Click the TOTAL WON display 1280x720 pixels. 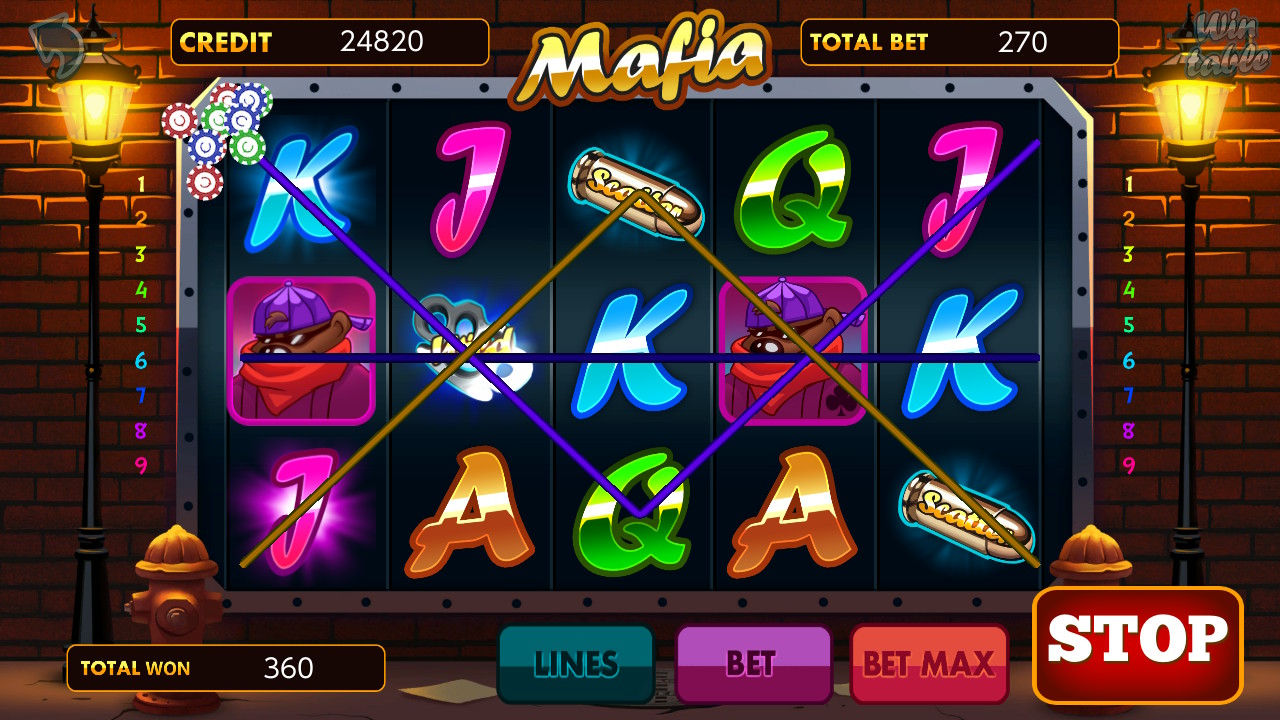[225, 668]
